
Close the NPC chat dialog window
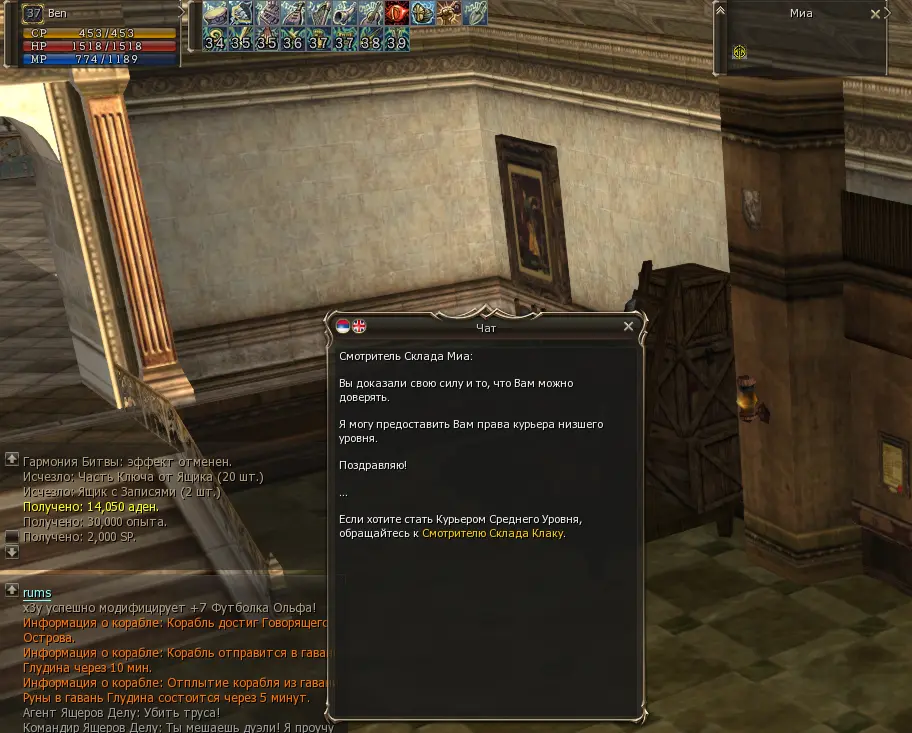point(628,326)
